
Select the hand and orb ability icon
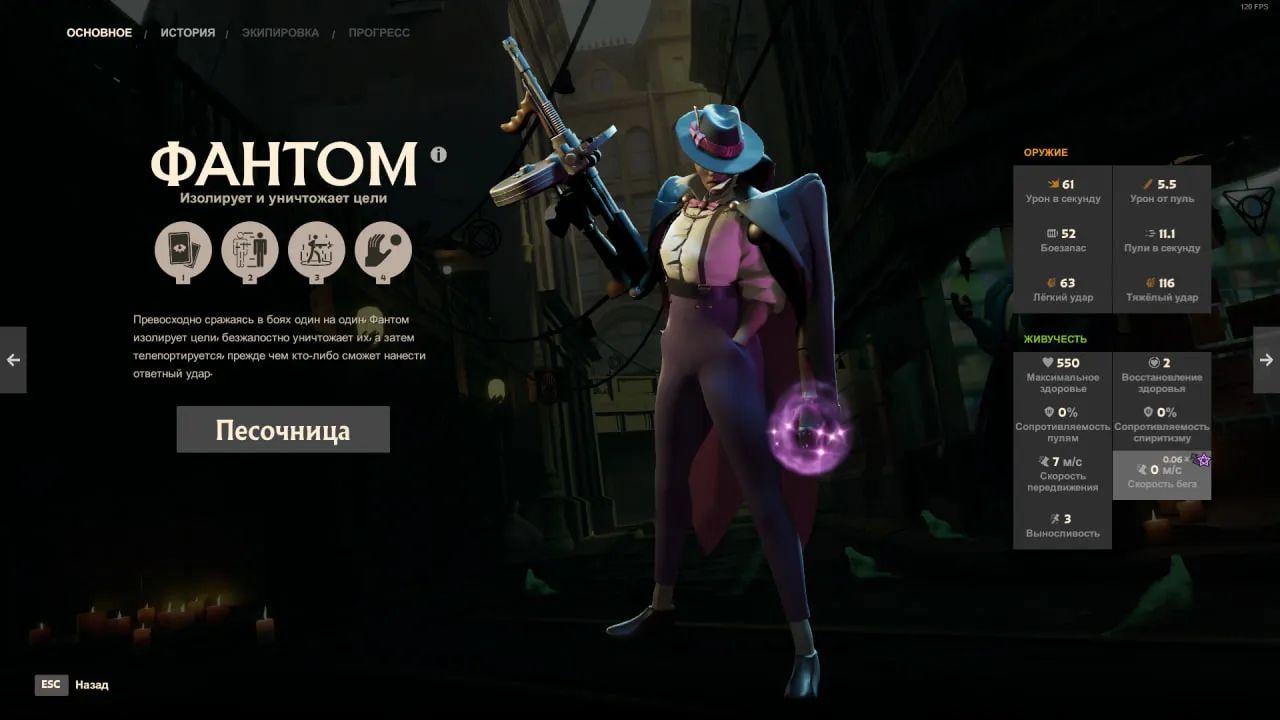tap(383, 249)
